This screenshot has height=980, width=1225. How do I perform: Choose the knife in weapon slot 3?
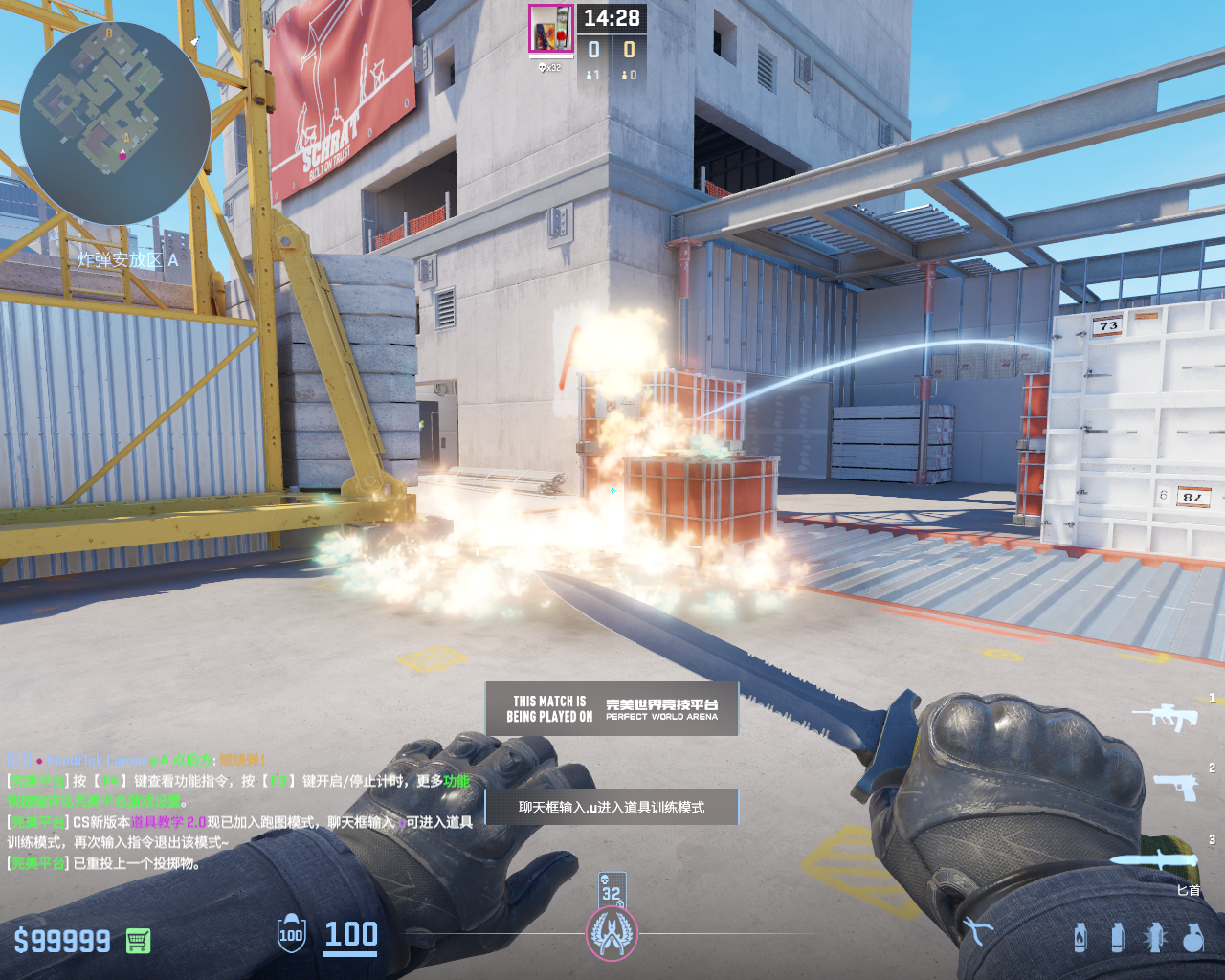point(1154,858)
